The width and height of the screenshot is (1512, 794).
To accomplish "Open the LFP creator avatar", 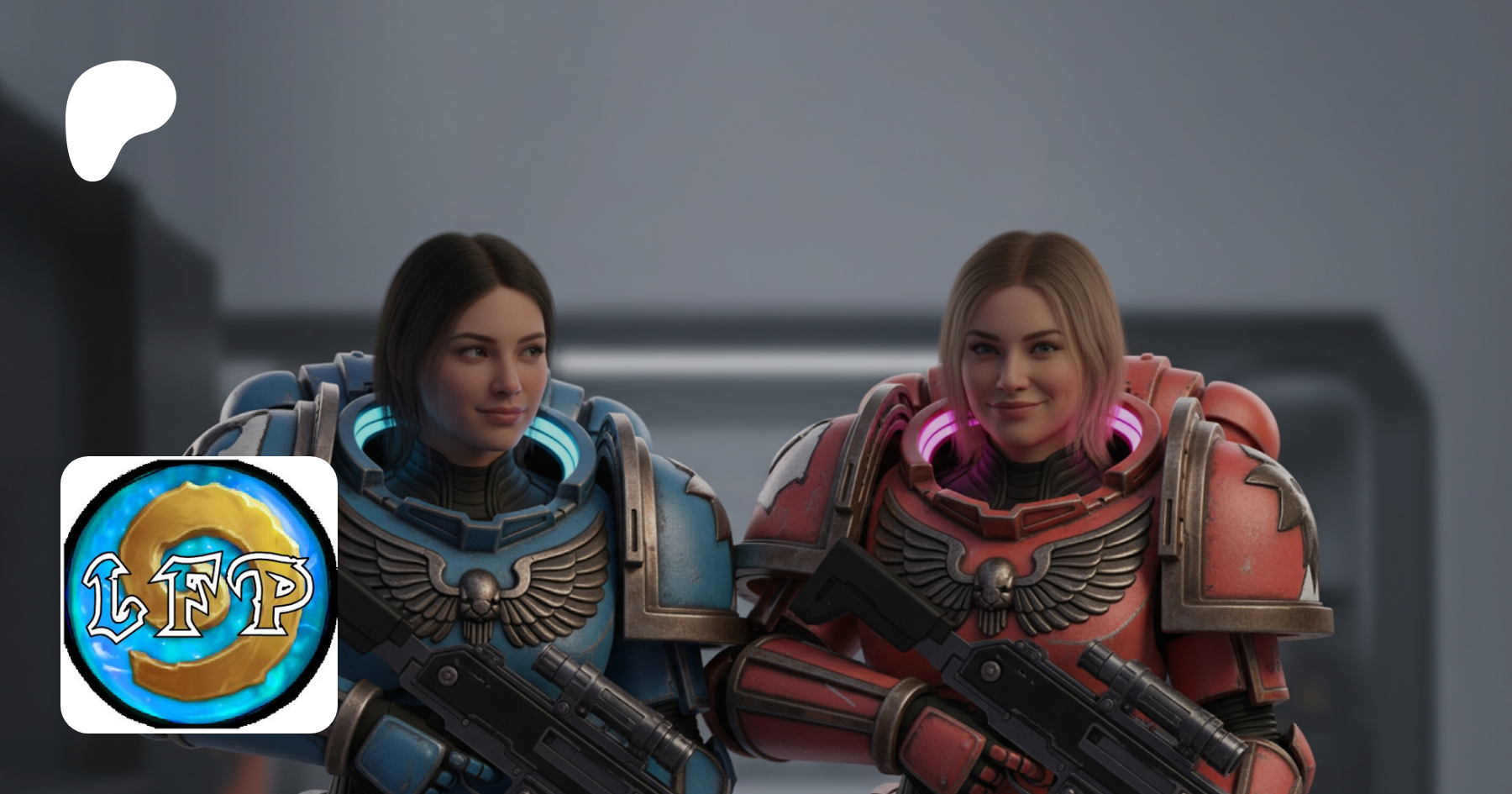I will [x=199, y=594].
